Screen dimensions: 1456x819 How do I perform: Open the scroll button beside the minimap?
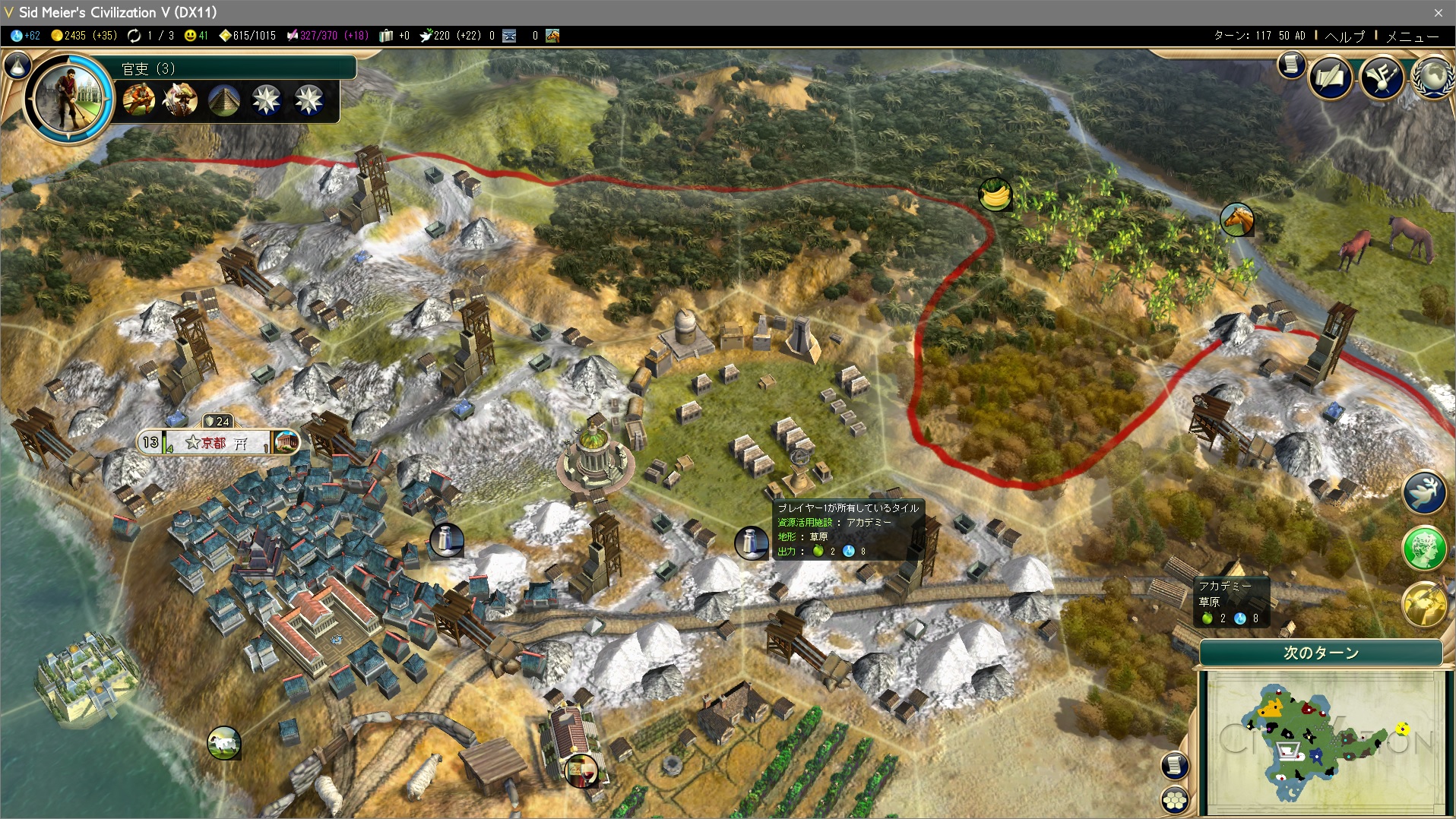pyautogui.click(x=1175, y=765)
